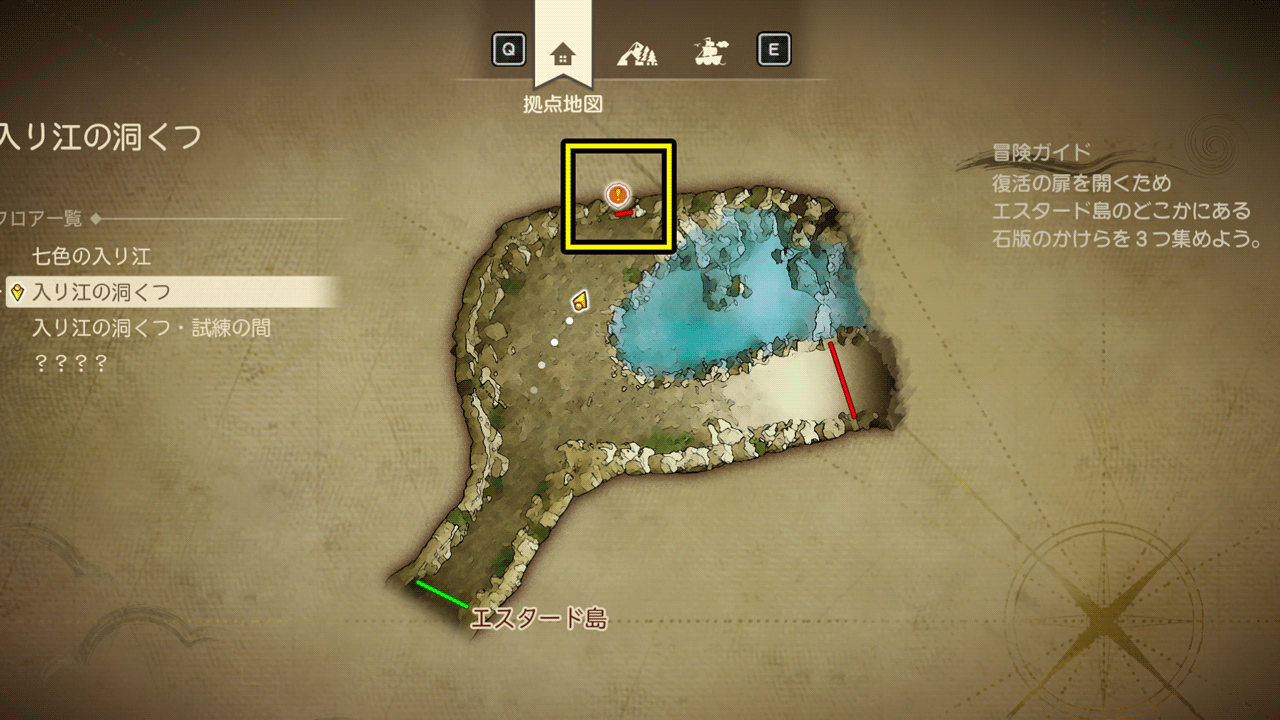
Task: Switch to the ship world map tab
Action: pyautogui.click(x=710, y=51)
